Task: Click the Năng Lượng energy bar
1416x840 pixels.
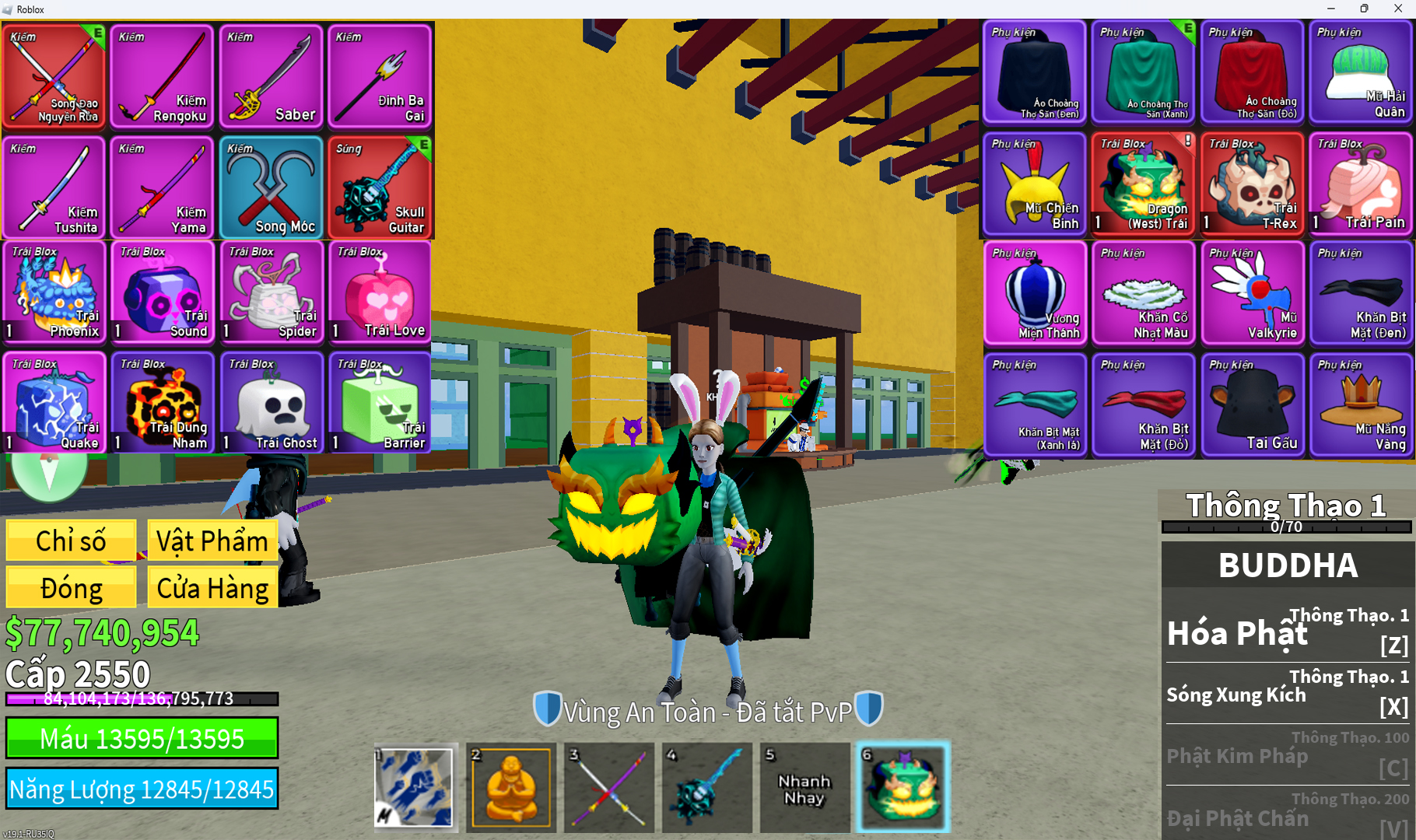Action: [142, 789]
